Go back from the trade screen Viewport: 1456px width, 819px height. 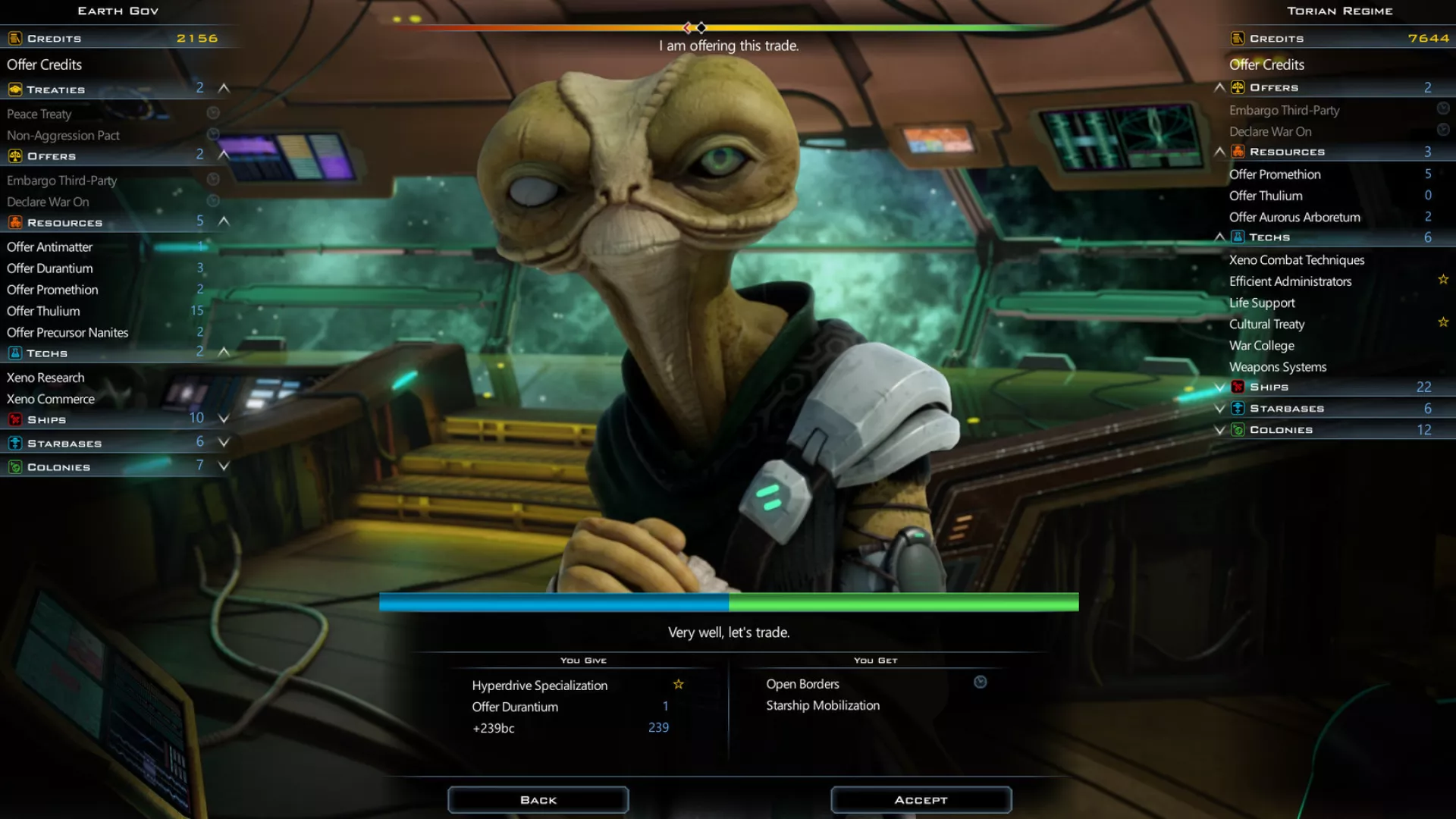(x=538, y=800)
